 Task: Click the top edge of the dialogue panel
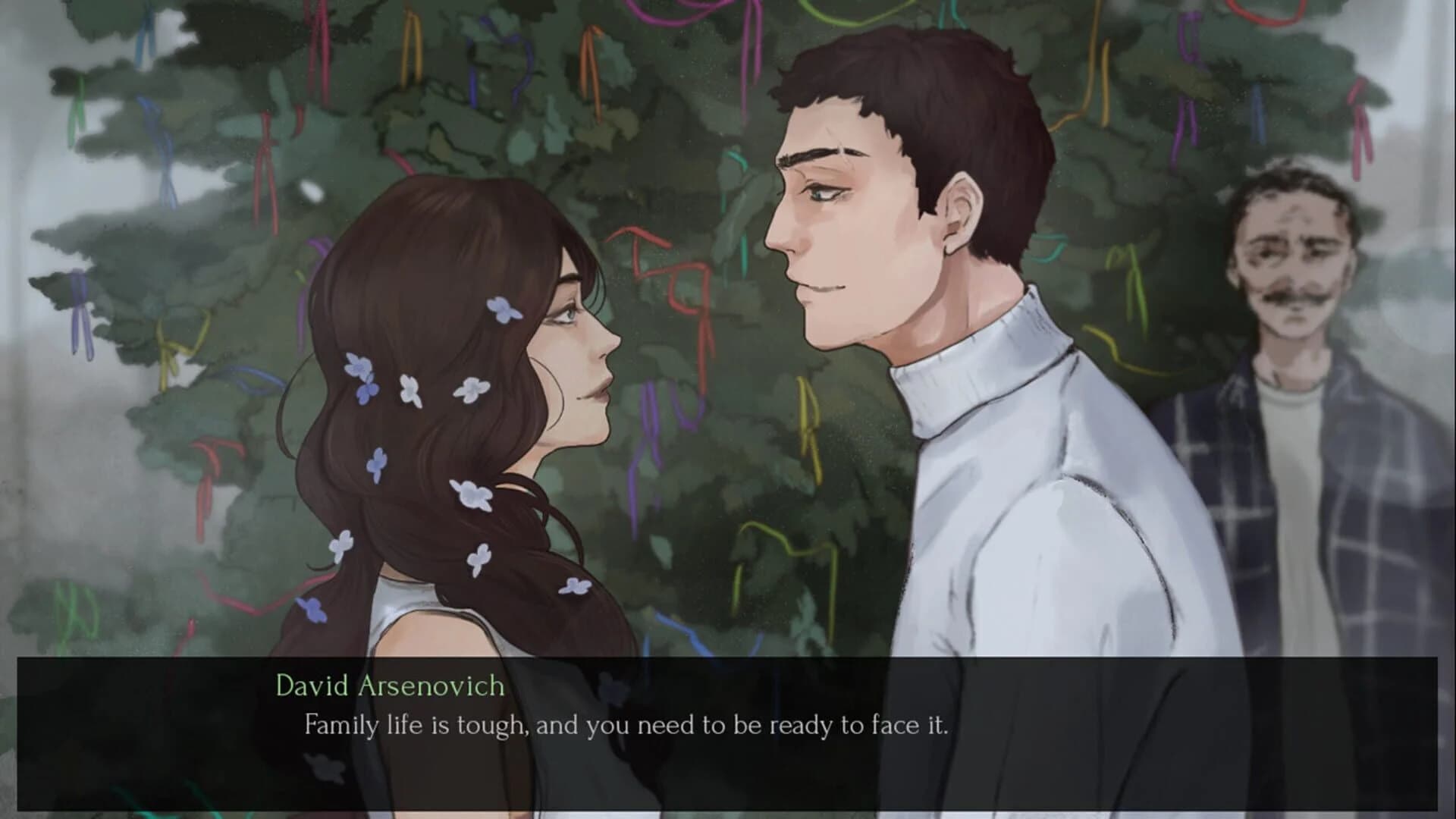[728, 660]
